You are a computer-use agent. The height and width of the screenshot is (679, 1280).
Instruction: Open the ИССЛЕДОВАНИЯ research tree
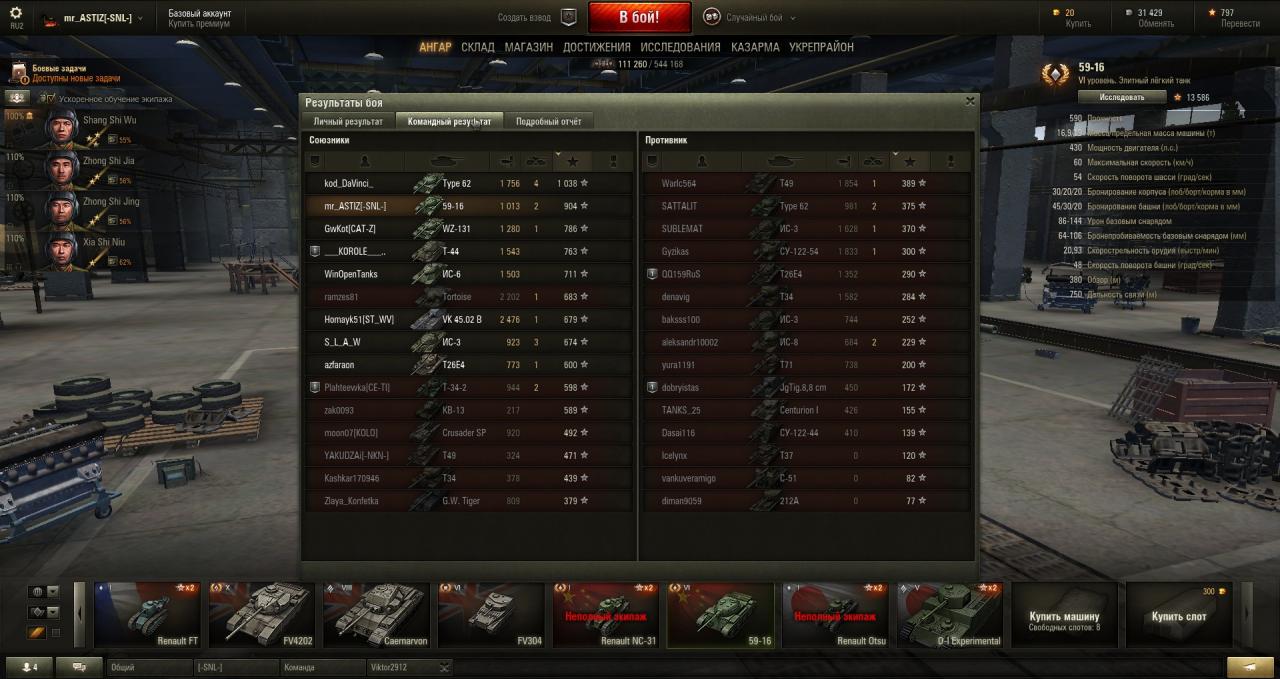680,47
